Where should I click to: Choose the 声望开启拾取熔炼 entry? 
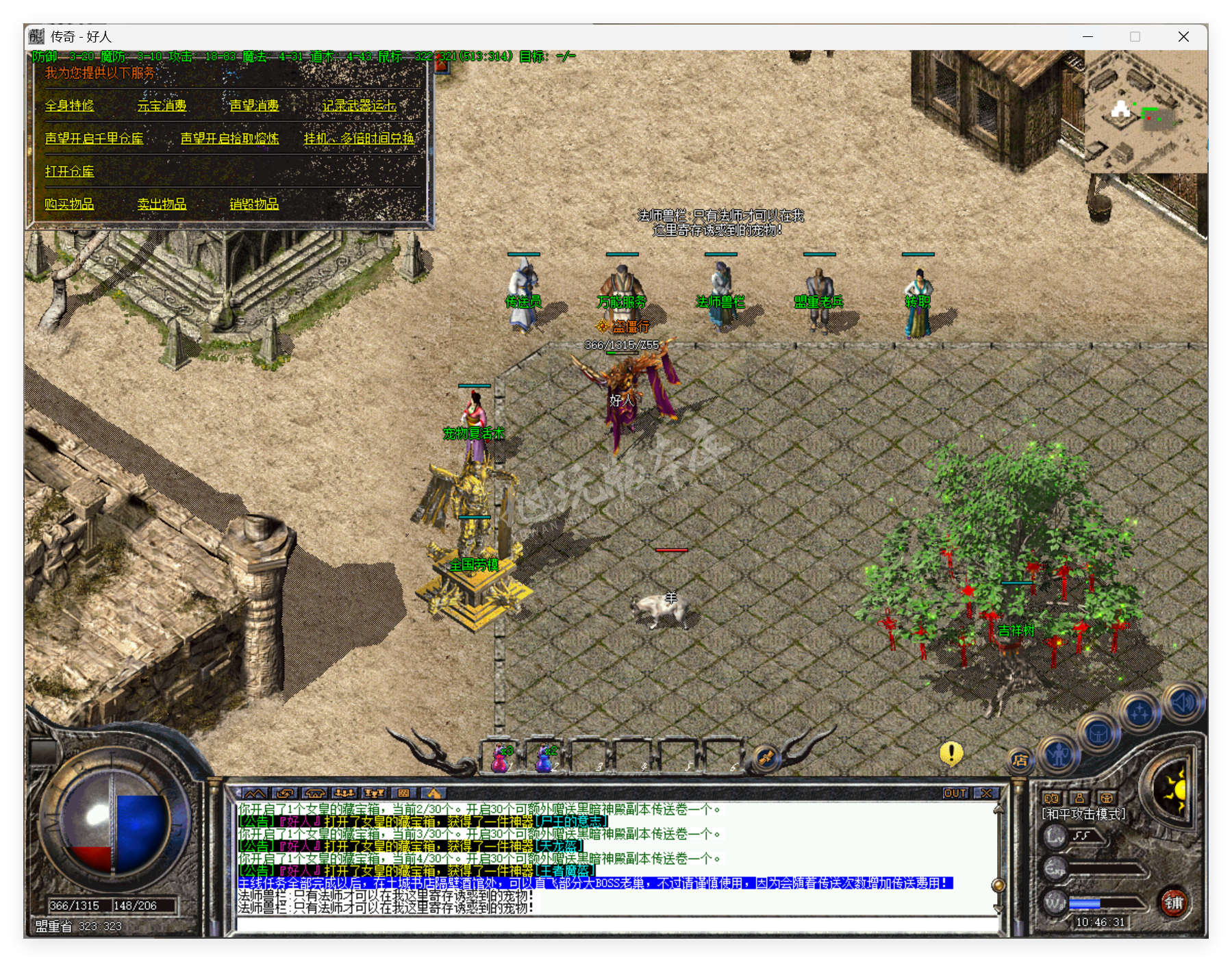[x=229, y=138]
